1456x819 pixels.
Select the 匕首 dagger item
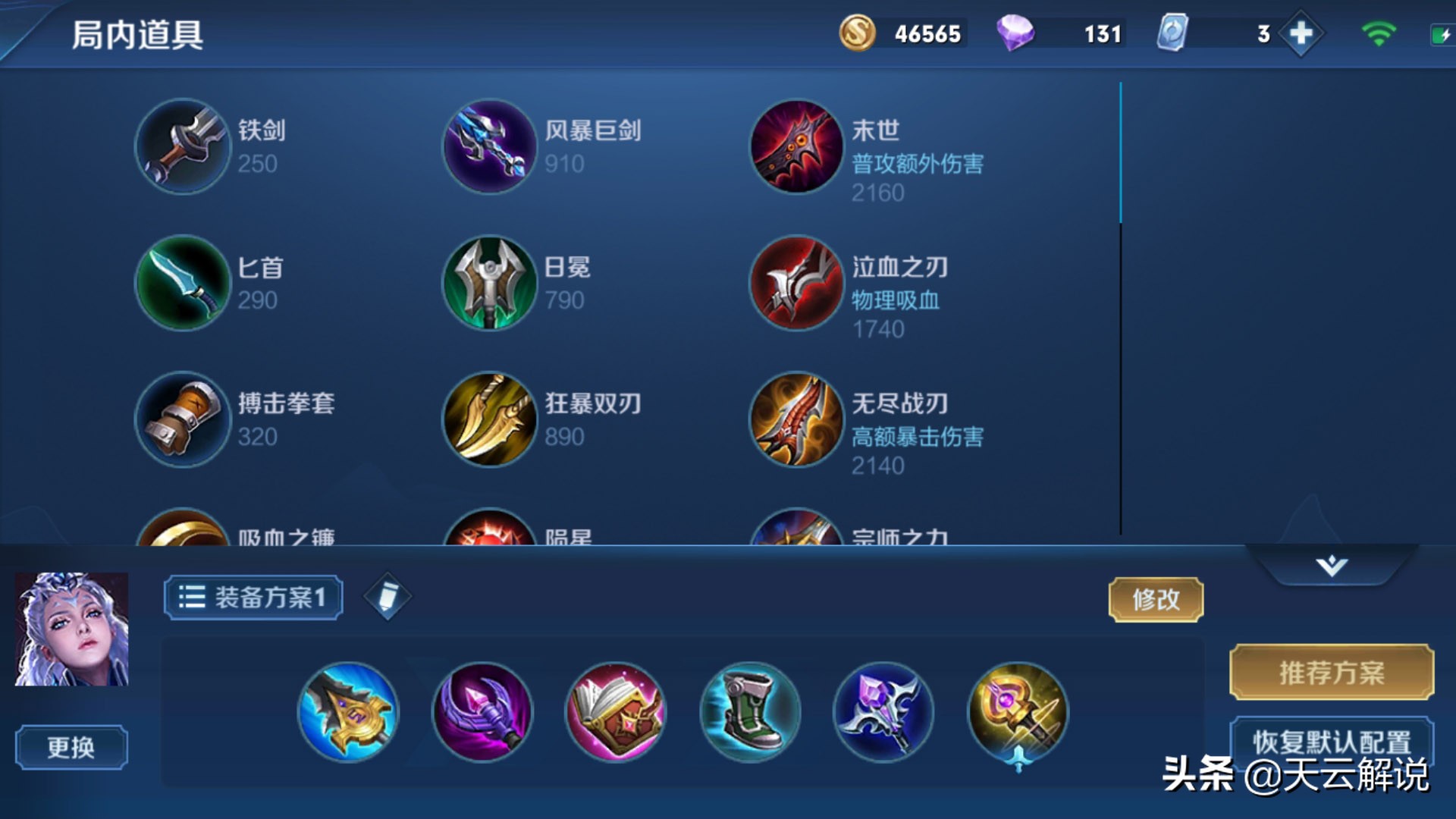pos(182,284)
